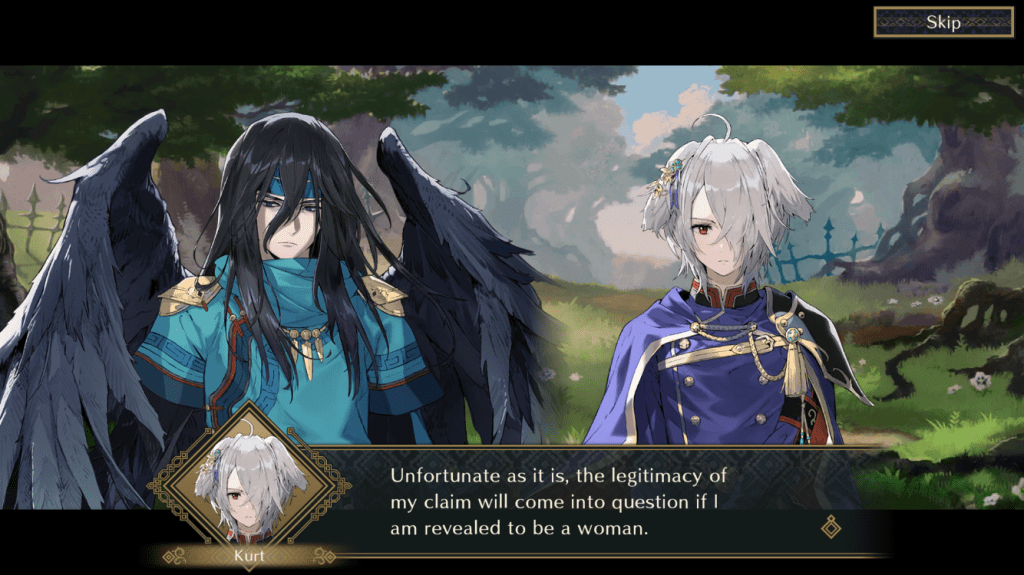Skip the cutscene dialogue

pos(943,22)
